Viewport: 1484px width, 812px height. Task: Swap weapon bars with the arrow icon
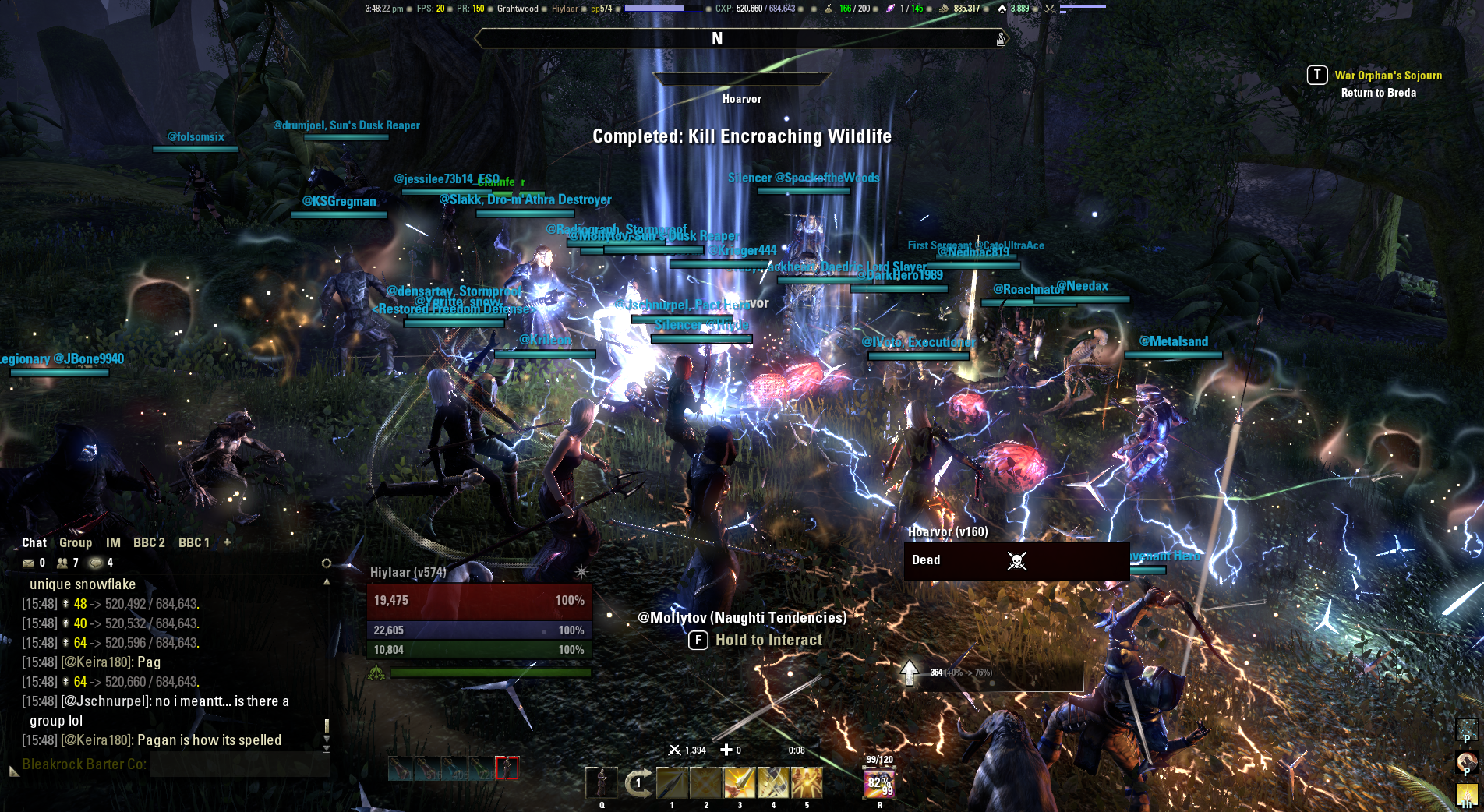point(638,782)
